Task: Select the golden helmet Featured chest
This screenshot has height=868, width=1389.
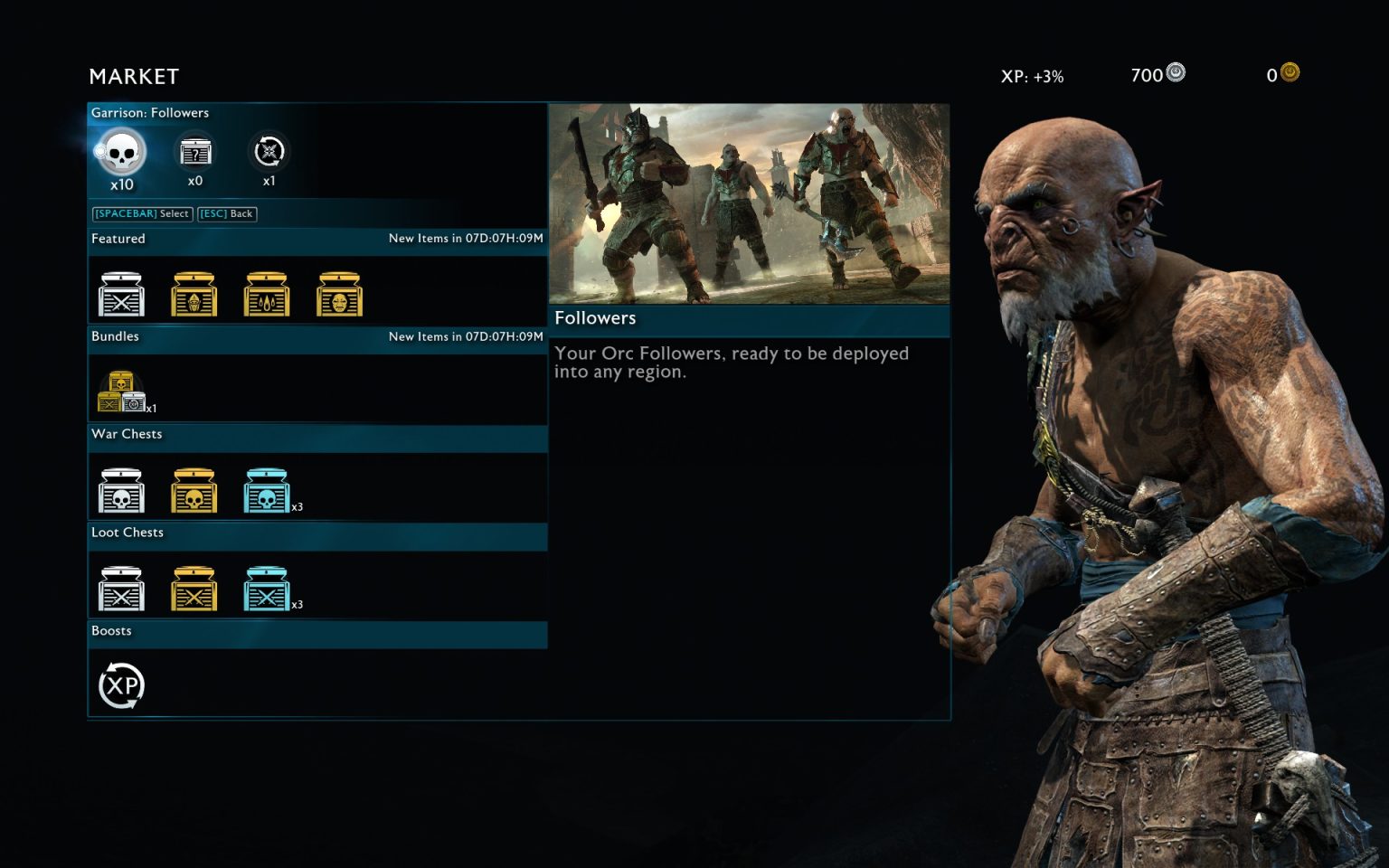Action: [194, 292]
